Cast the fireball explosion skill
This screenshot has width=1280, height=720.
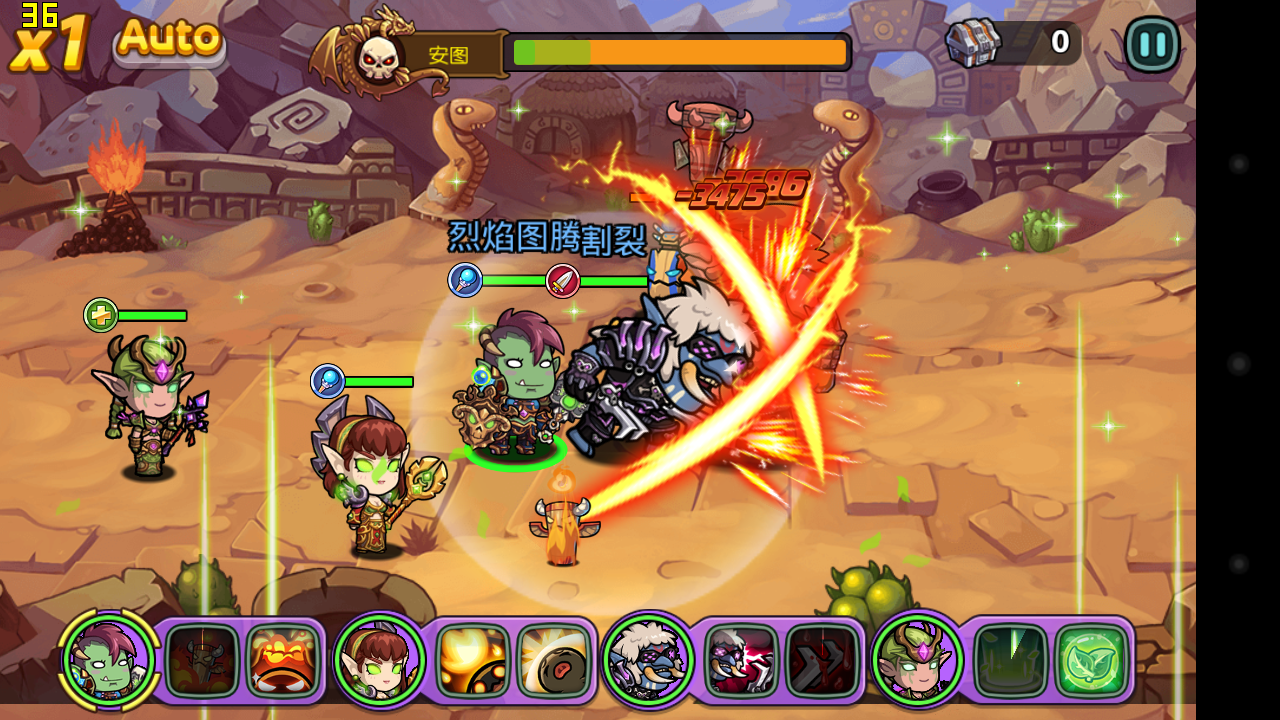[473, 660]
